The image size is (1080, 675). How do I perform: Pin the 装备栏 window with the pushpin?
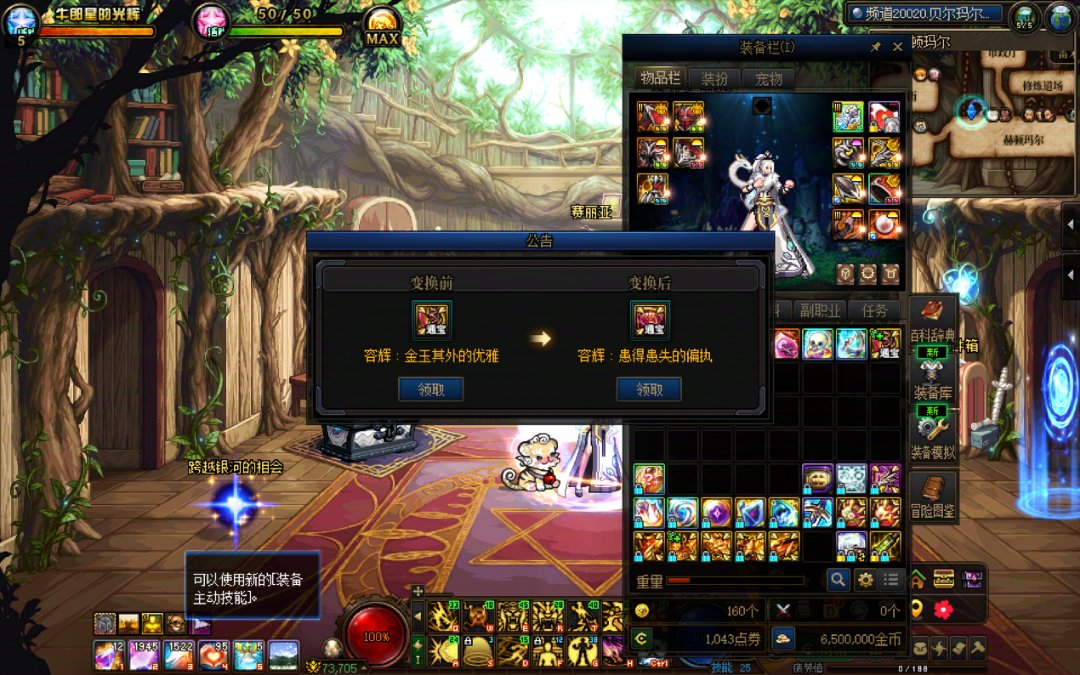[x=876, y=47]
